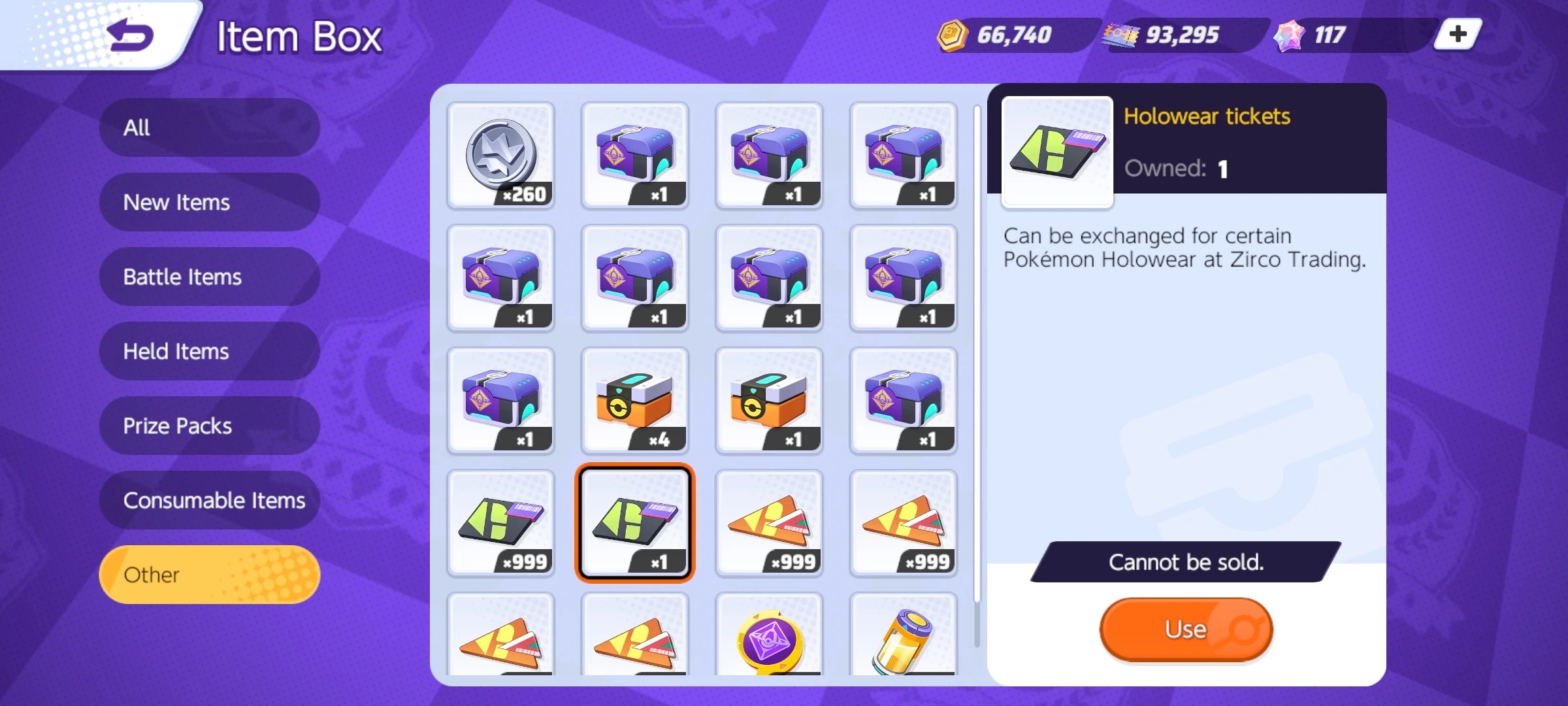The height and width of the screenshot is (706, 1568).
Task: Select the Prize Packs category
Action: coord(209,426)
